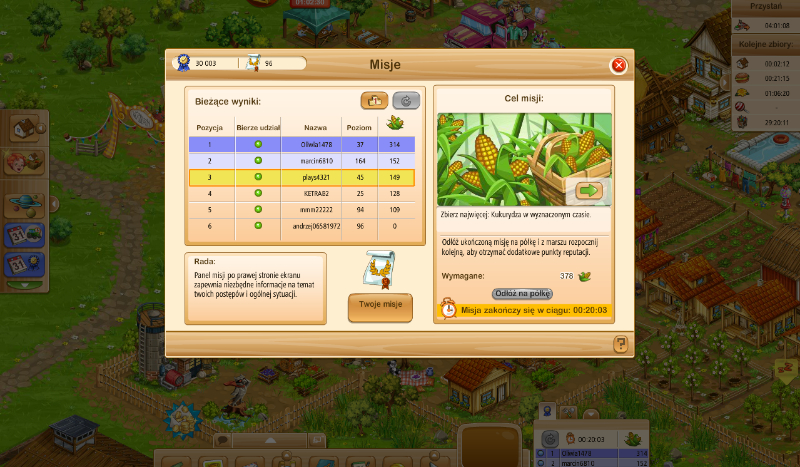
Task: Click the mission certificate with laurel icon
Action: [x=380, y=267]
